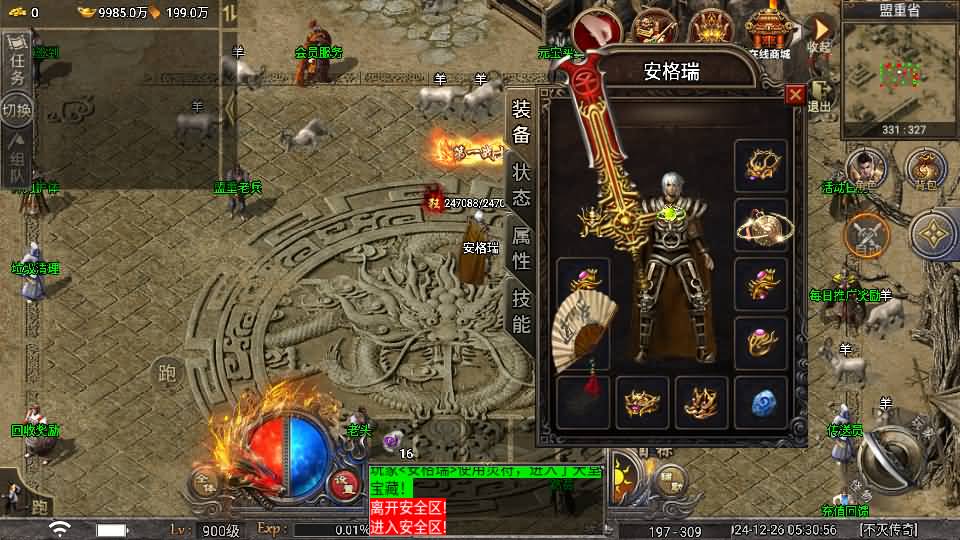Open the 角色 character portrait icon
Viewport: 960px width, 540px height.
tap(866, 170)
